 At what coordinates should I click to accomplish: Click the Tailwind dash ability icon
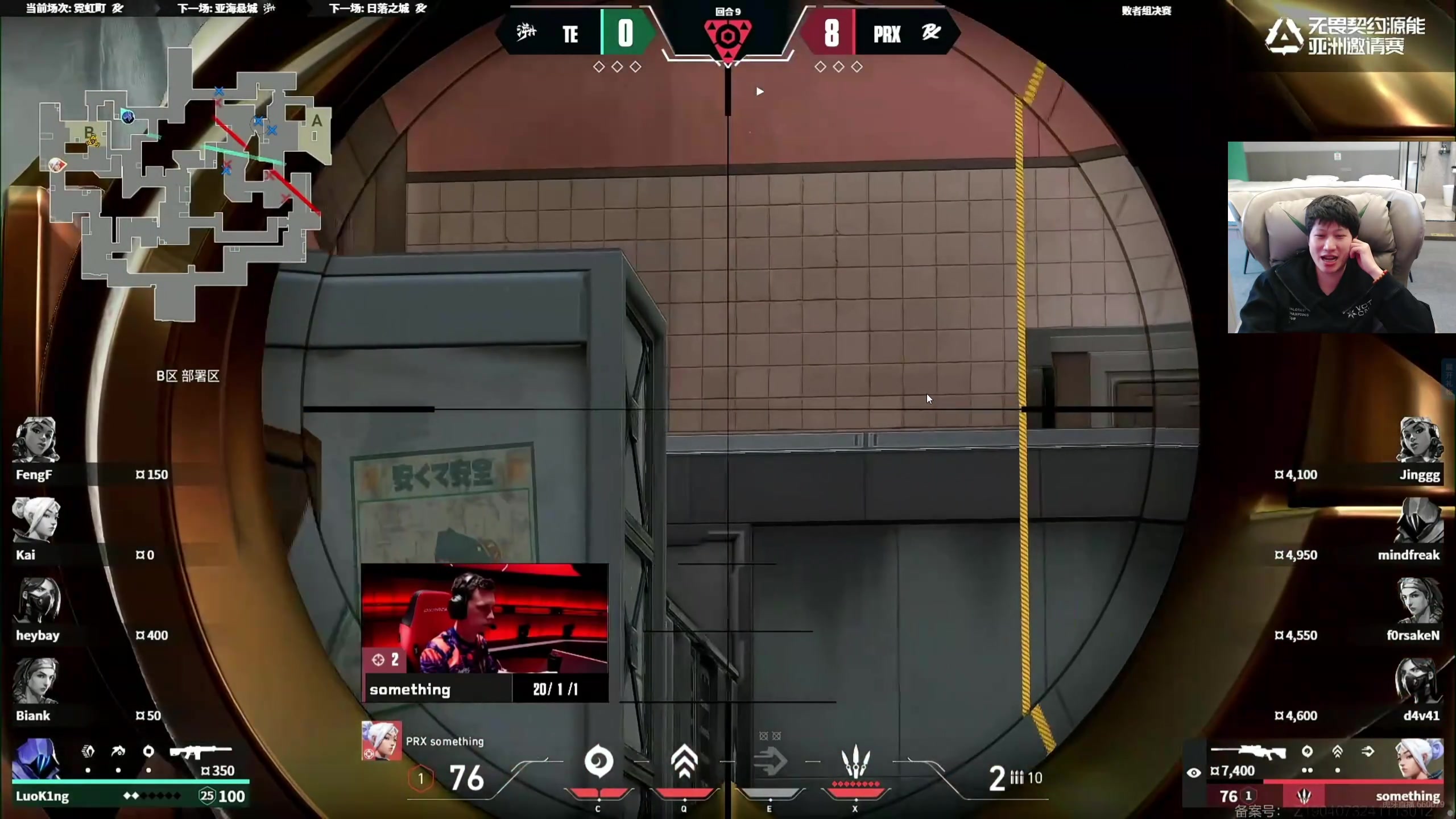point(770,762)
